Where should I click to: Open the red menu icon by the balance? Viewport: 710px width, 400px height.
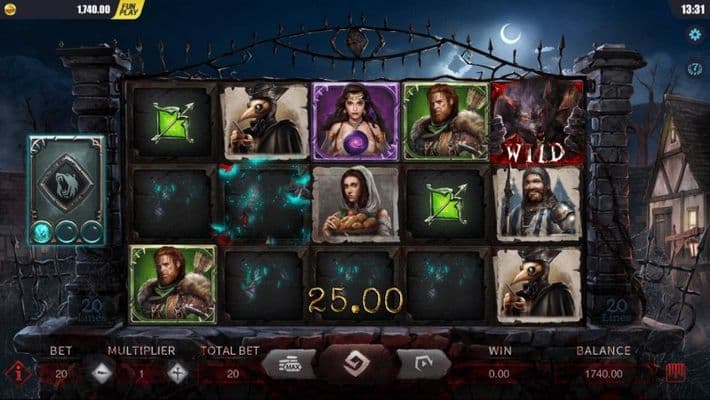click(x=676, y=373)
